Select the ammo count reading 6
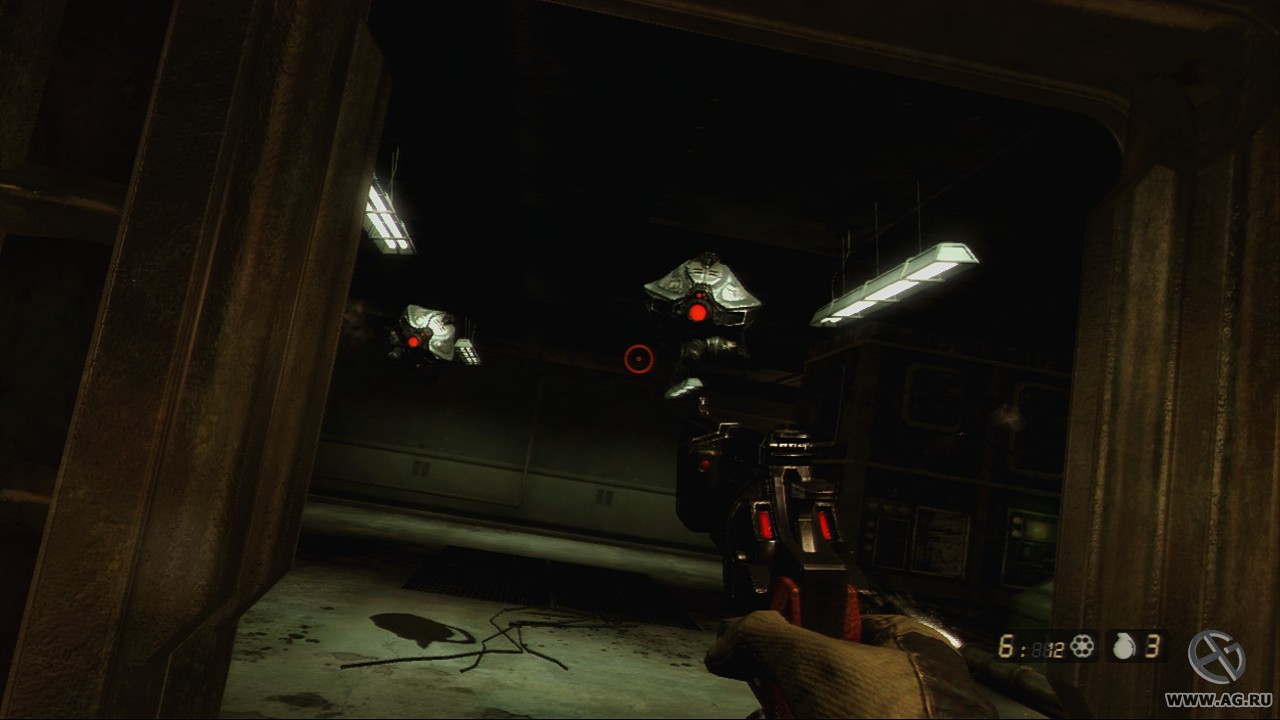 (1005, 645)
